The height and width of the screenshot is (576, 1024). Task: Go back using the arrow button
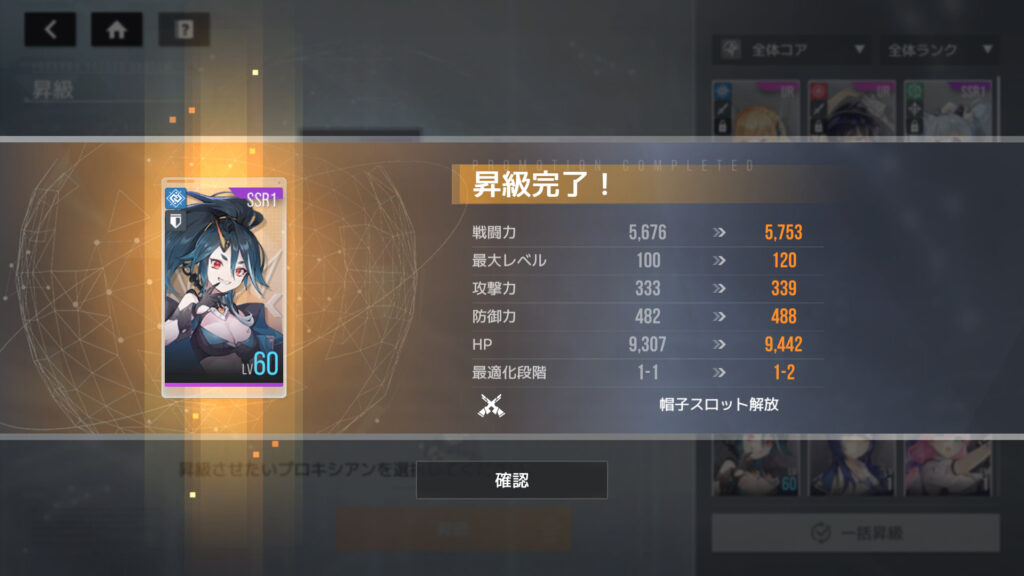(50, 30)
